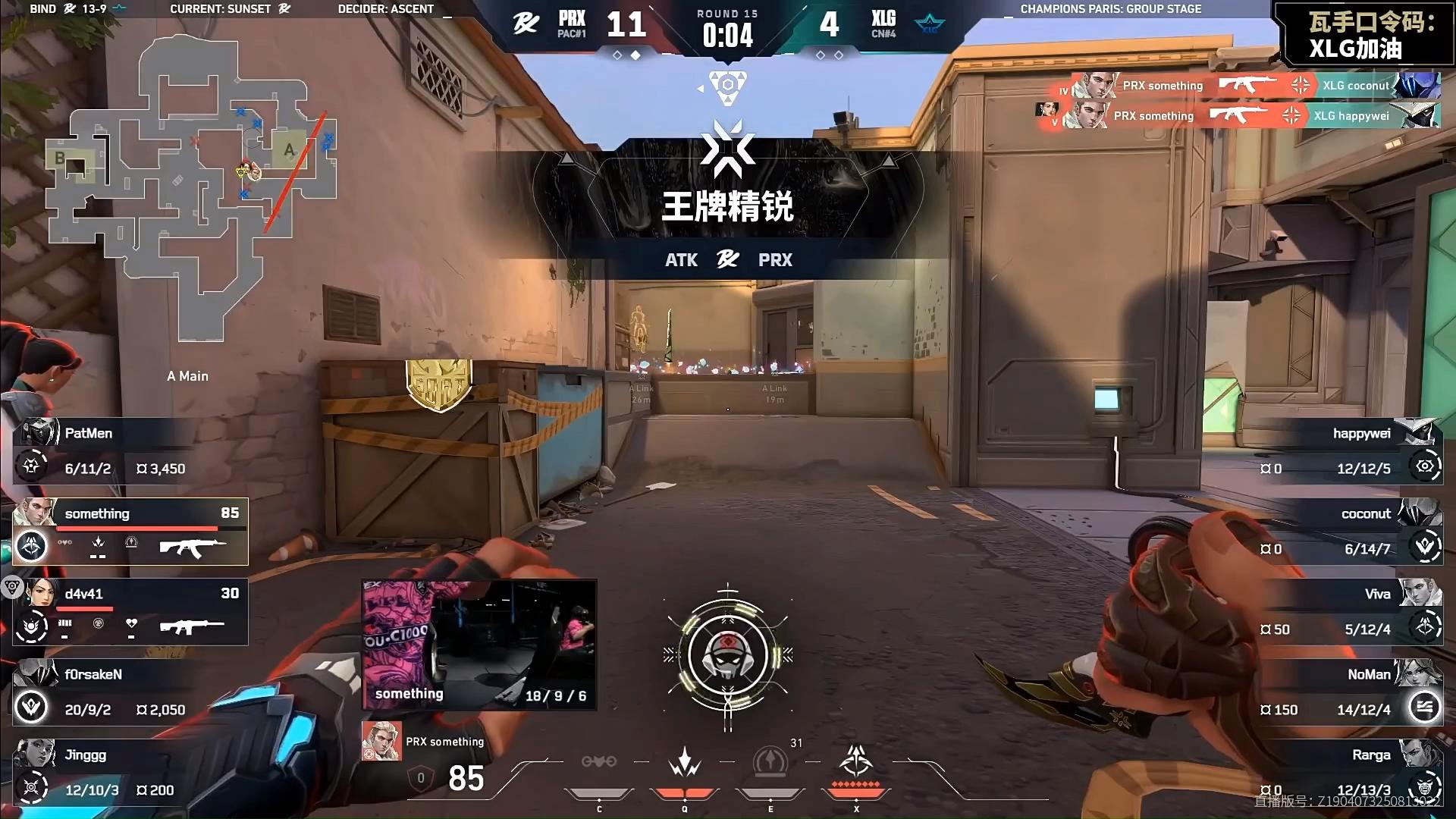
Task: Activate the Q-slot ability icon
Action: click(684, 762)
